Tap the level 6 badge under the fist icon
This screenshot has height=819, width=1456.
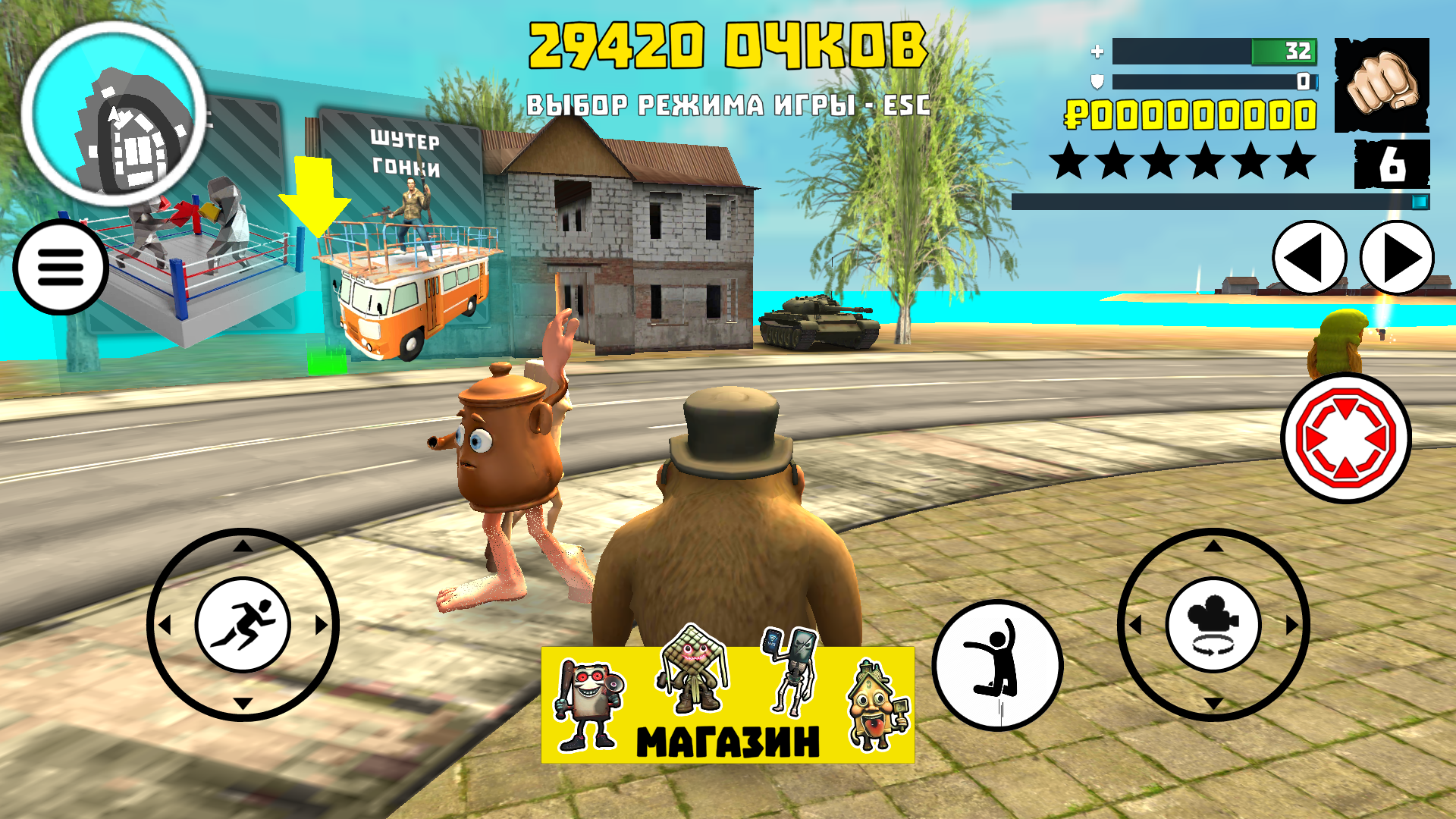1394,162
